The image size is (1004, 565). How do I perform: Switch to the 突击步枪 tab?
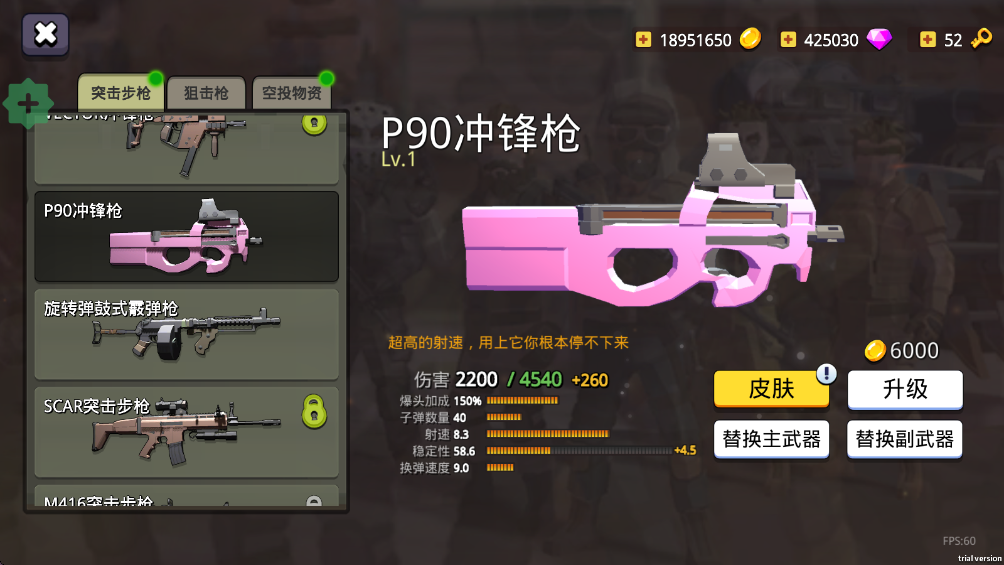120,93
